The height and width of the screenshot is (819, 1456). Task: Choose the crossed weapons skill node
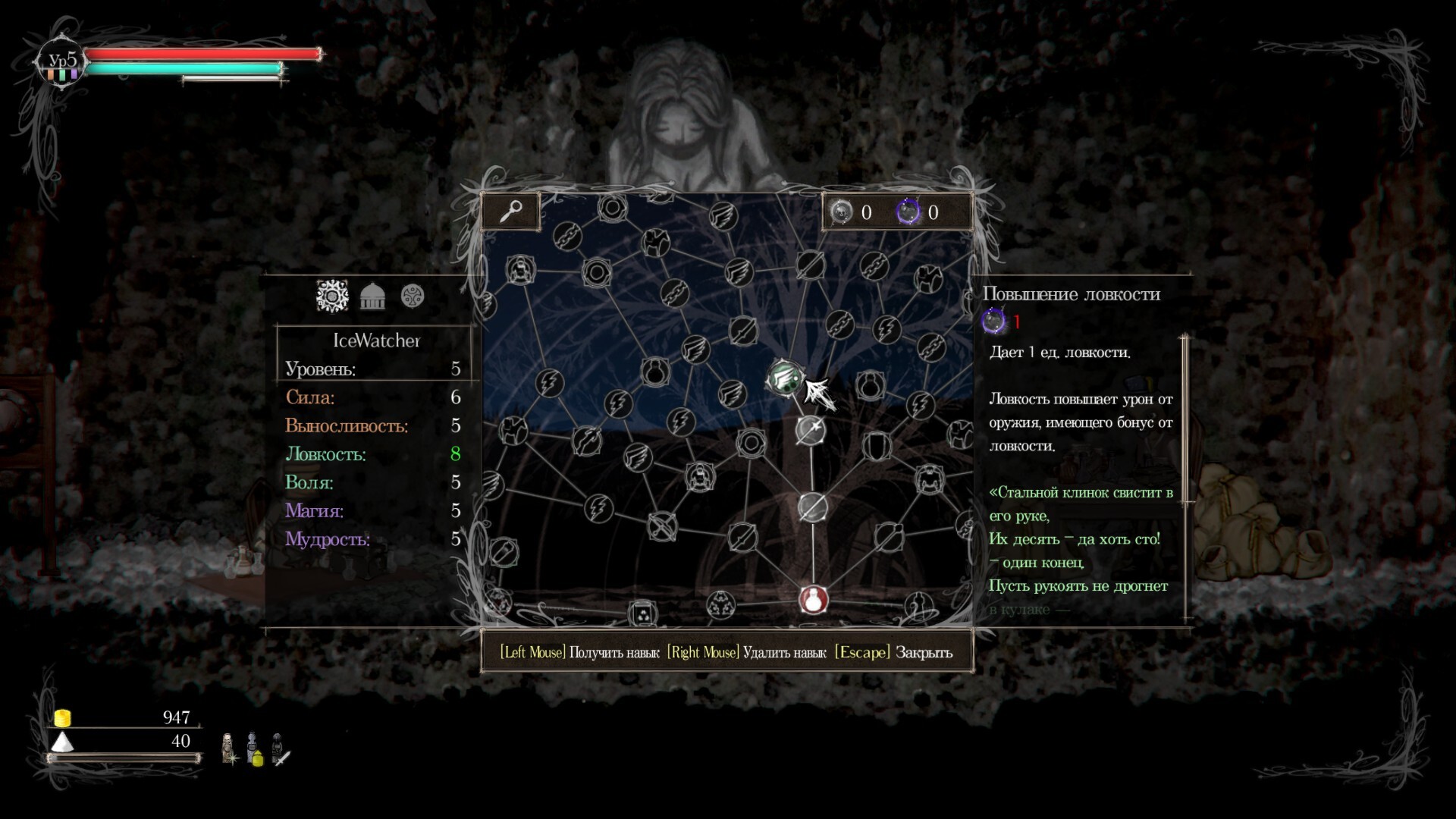point(662,526)
